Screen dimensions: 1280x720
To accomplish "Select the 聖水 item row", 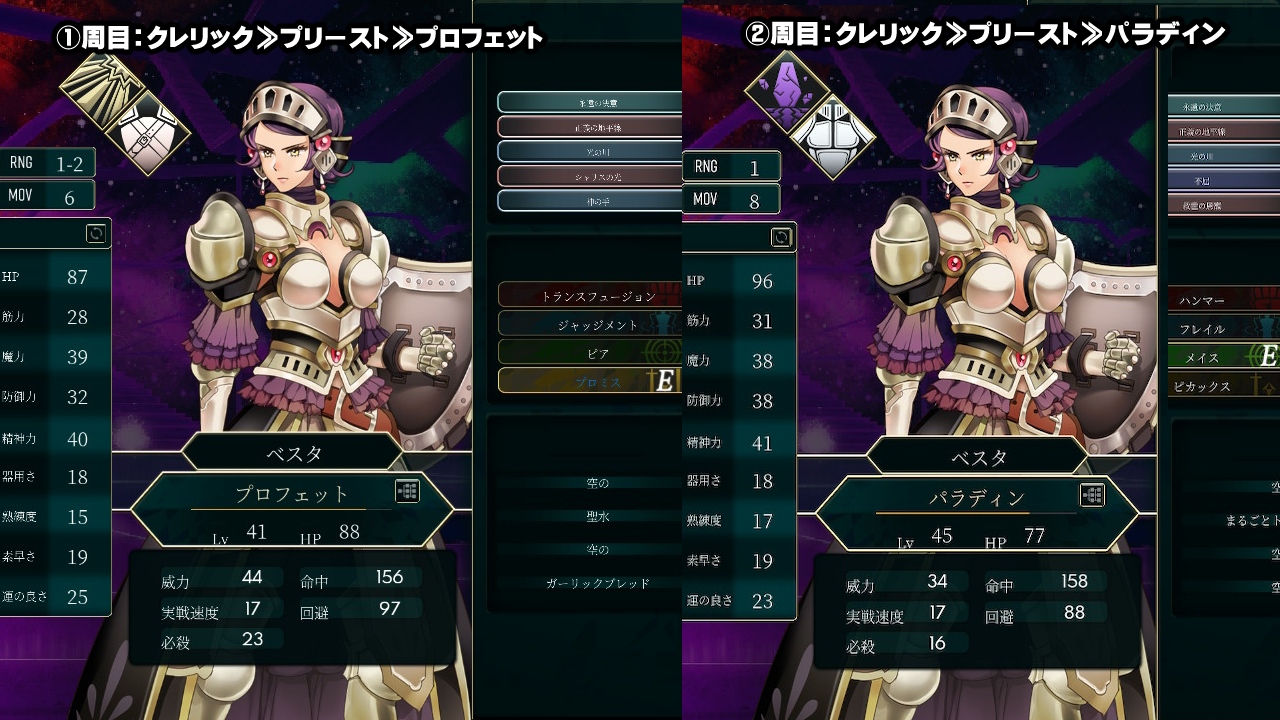I will (x=598, y=516).
